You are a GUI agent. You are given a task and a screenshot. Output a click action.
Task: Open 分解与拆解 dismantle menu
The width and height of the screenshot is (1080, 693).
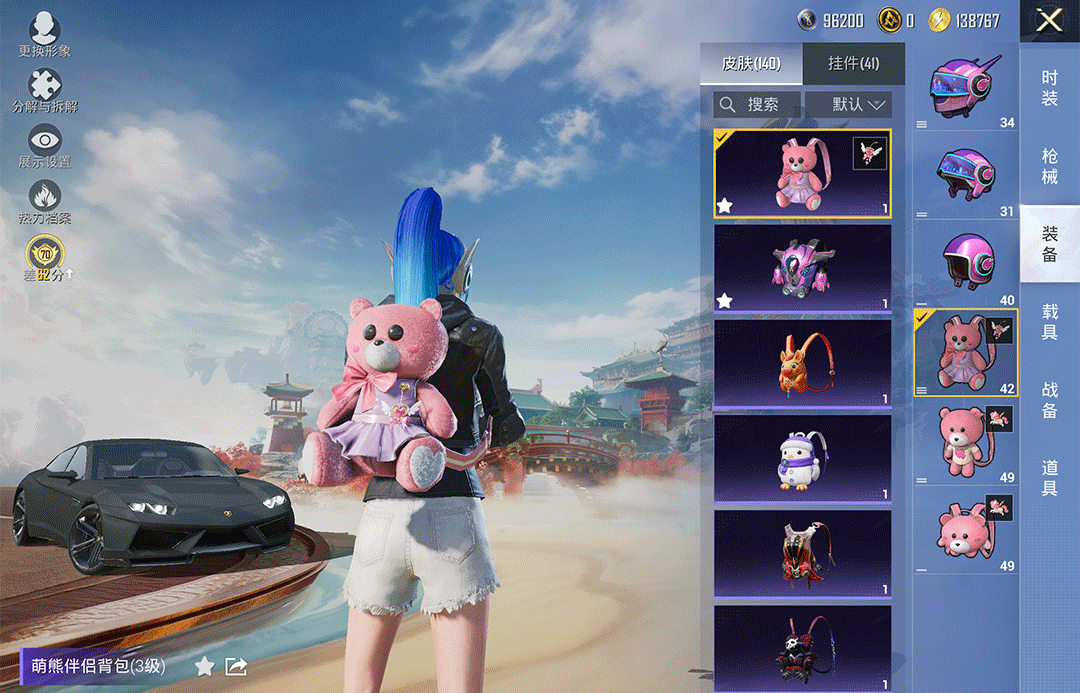pyautogui.click(x=45, y=91)
